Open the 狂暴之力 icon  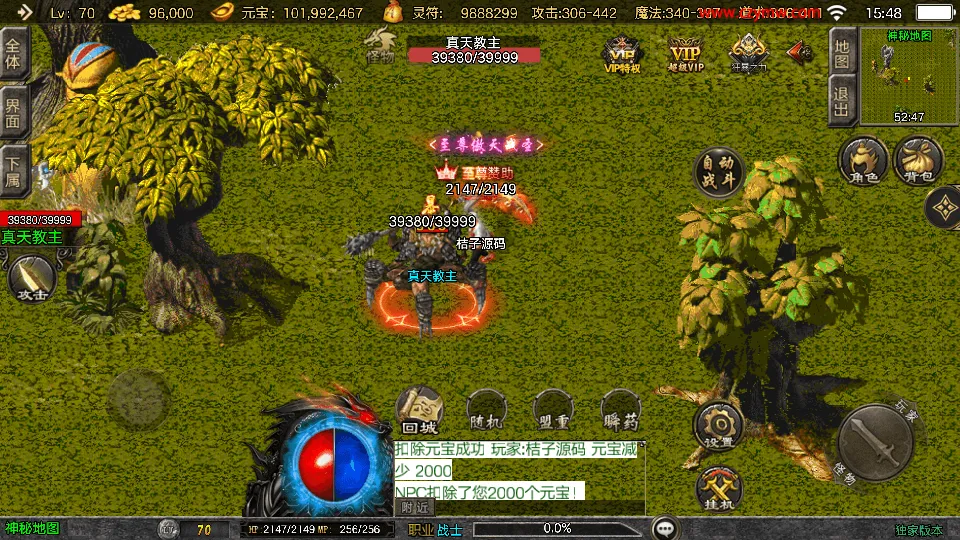tap(747, 54)
